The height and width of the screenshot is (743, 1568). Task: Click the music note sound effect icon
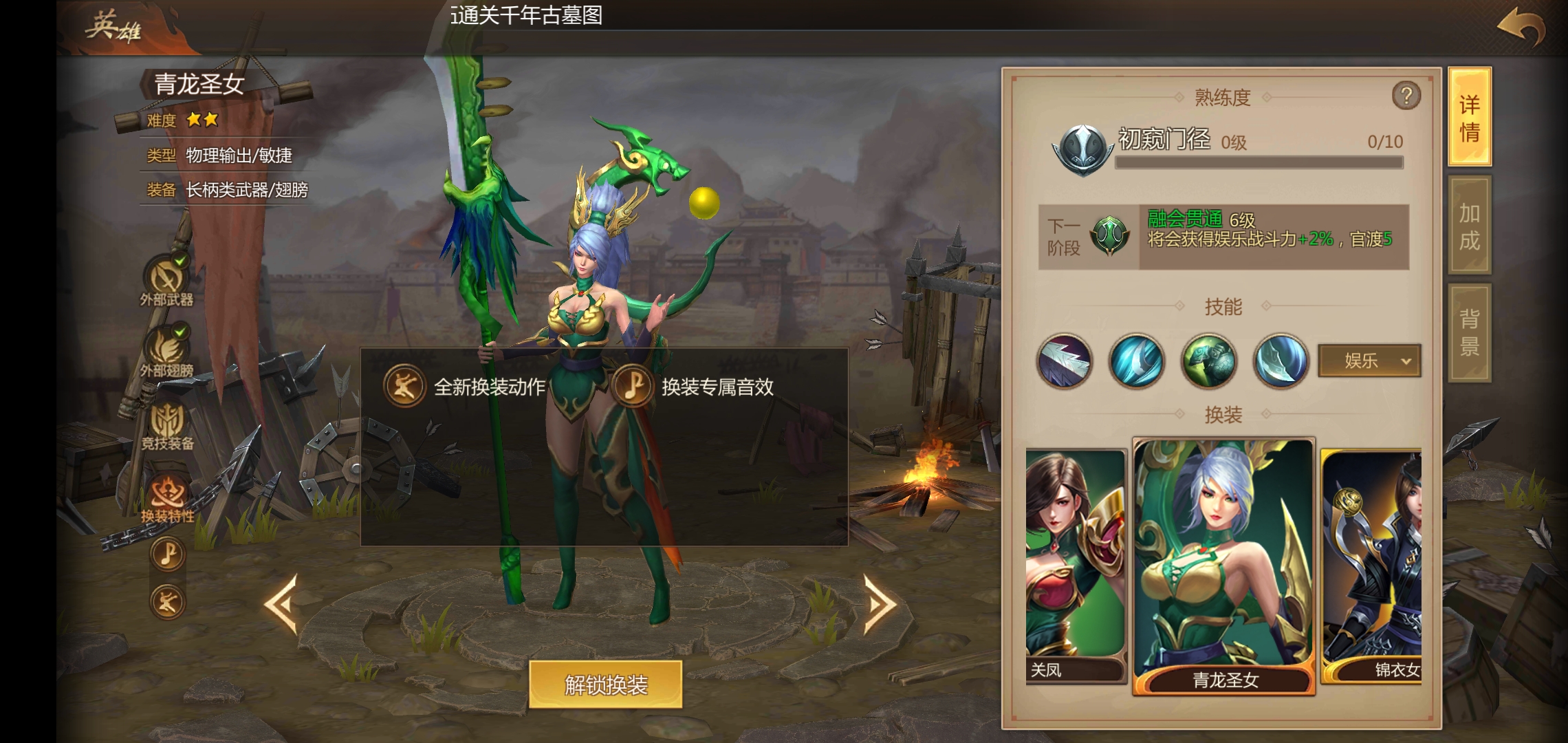pyautogui.click(x=167, y=554)
